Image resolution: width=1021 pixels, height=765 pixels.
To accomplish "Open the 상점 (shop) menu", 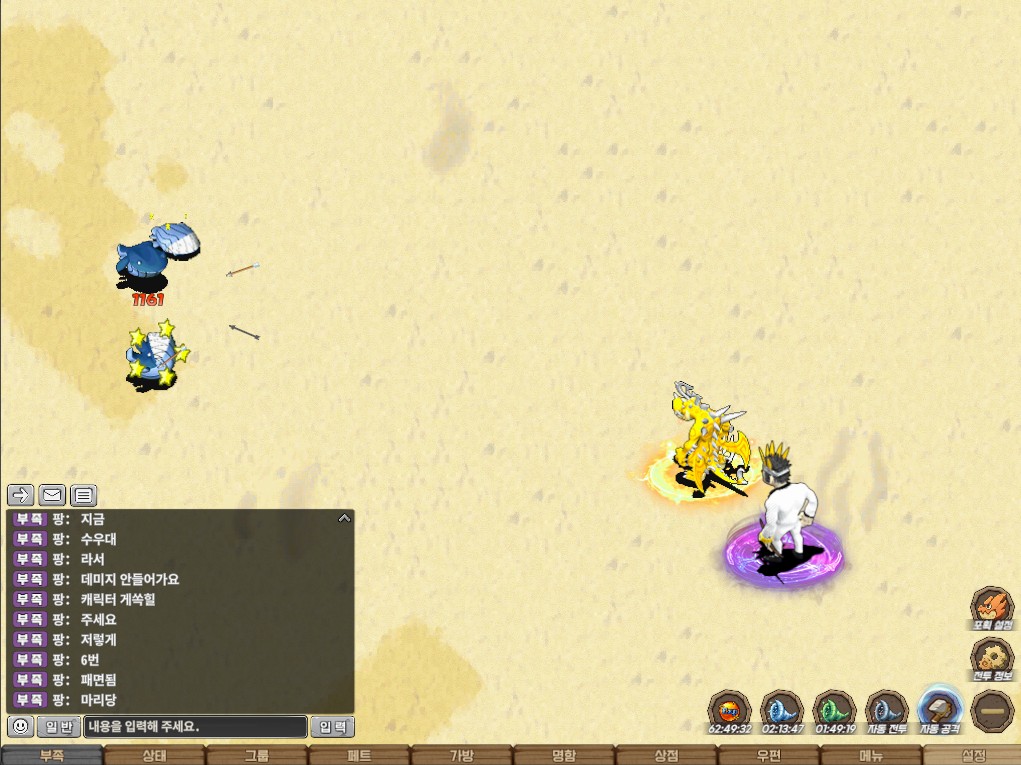I will click(x=666, y=756).
